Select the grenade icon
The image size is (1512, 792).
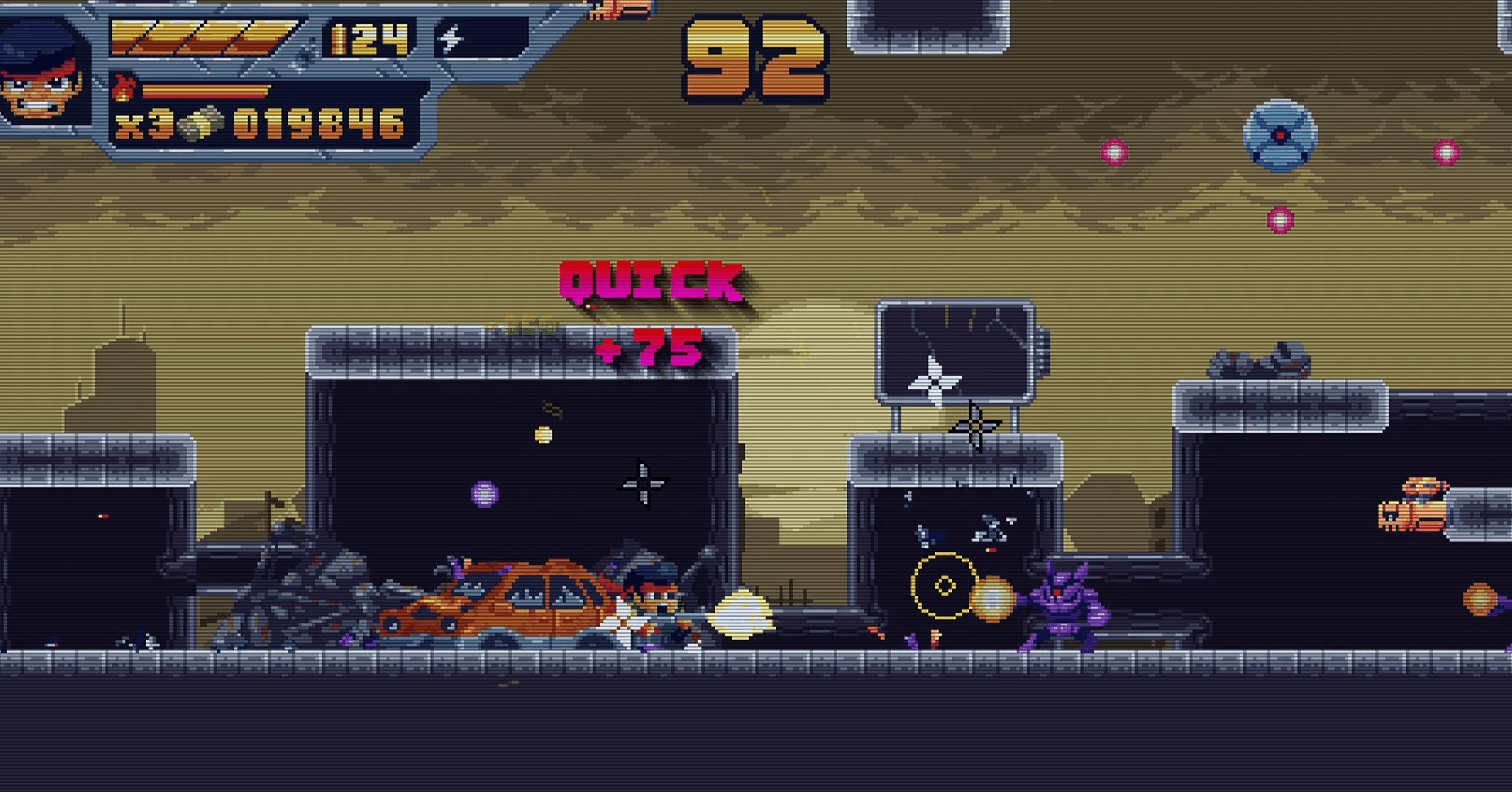tap(200, 123)
